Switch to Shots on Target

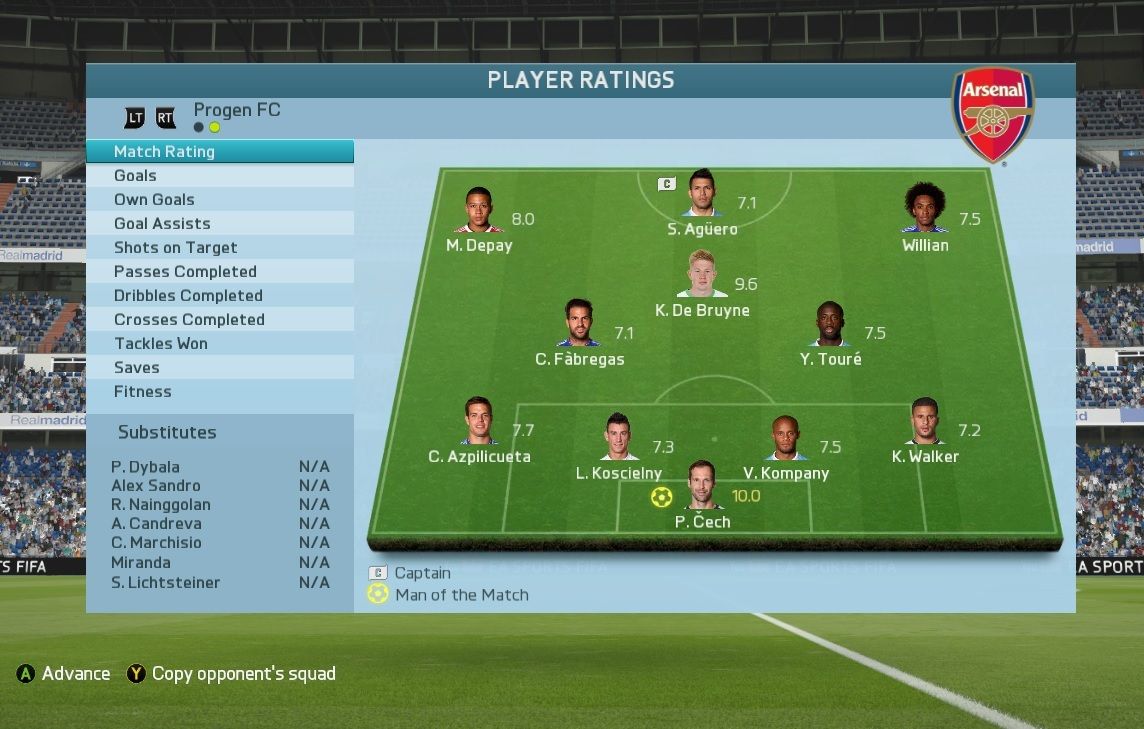pyautogui.click(x=220, y=248)
